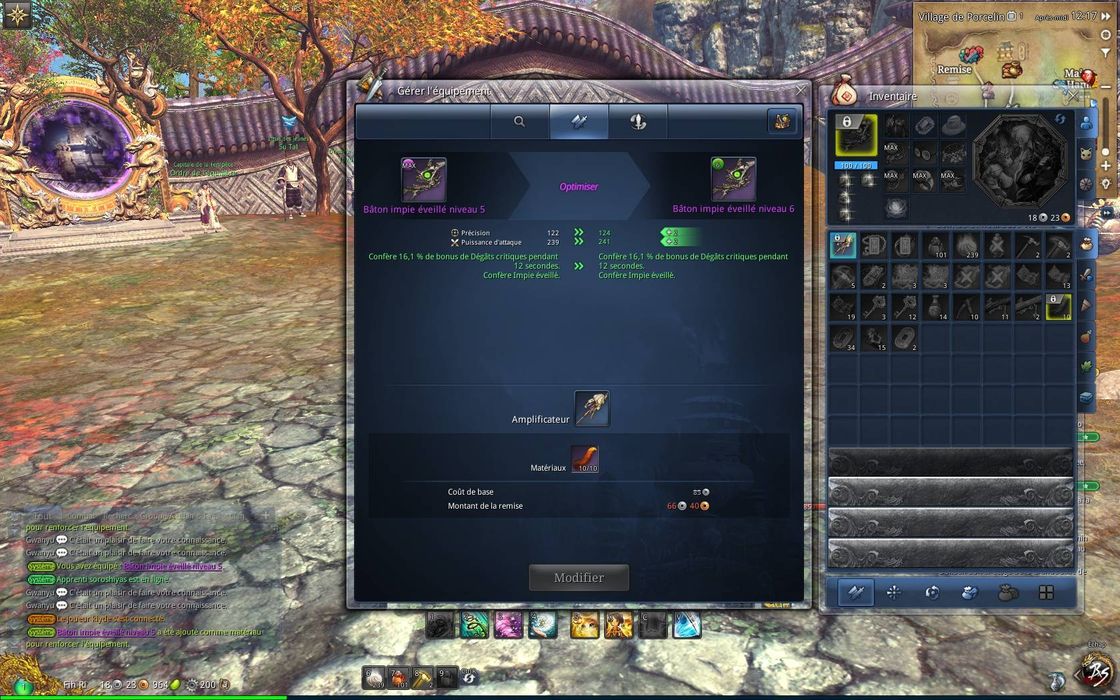Choose the Amplificateur weapon slot
1120x700 pixels.
pyautogui.click(x=592, y=408)
